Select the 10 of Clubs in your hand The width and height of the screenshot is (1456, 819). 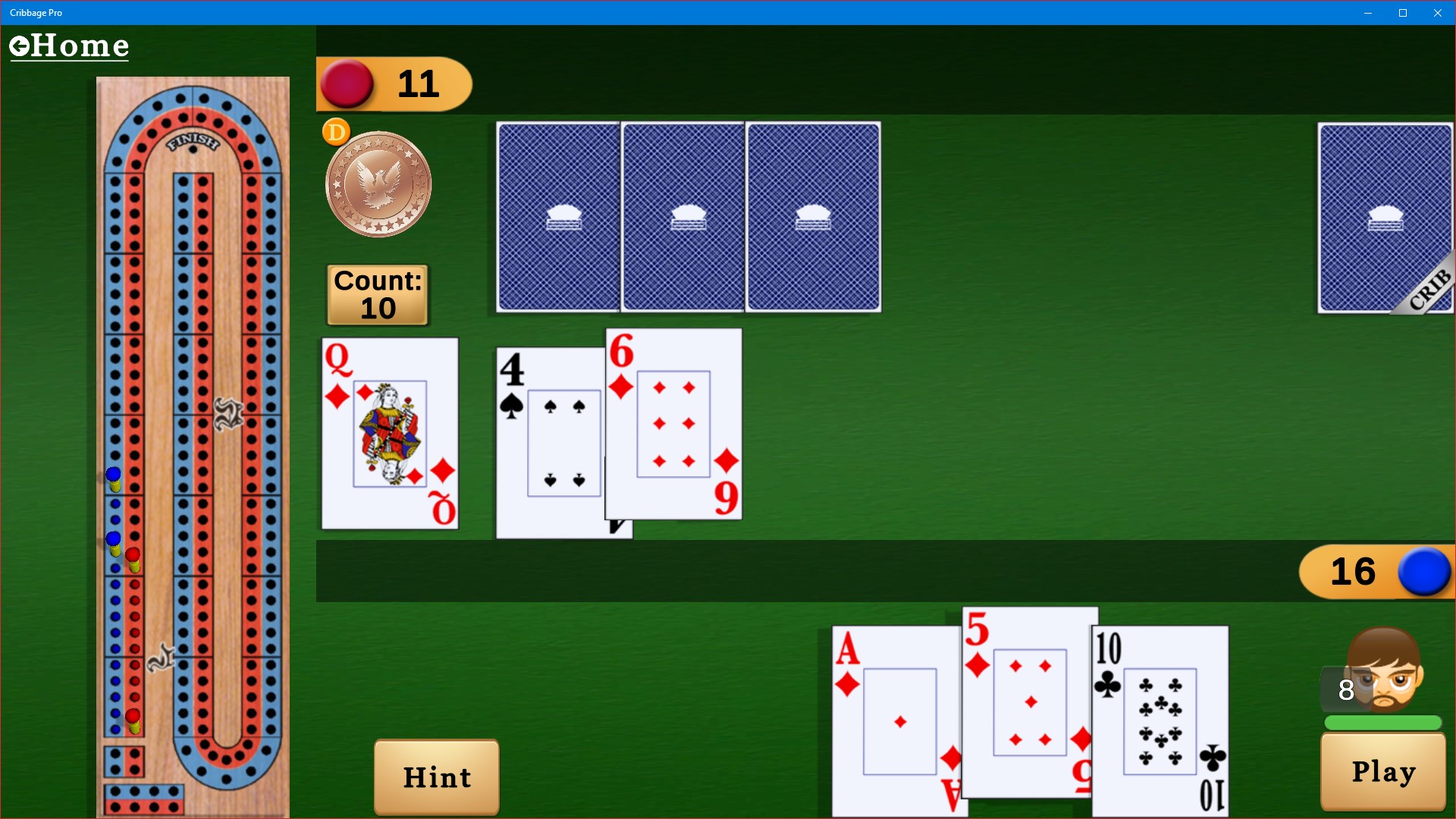click(1160, 720)
